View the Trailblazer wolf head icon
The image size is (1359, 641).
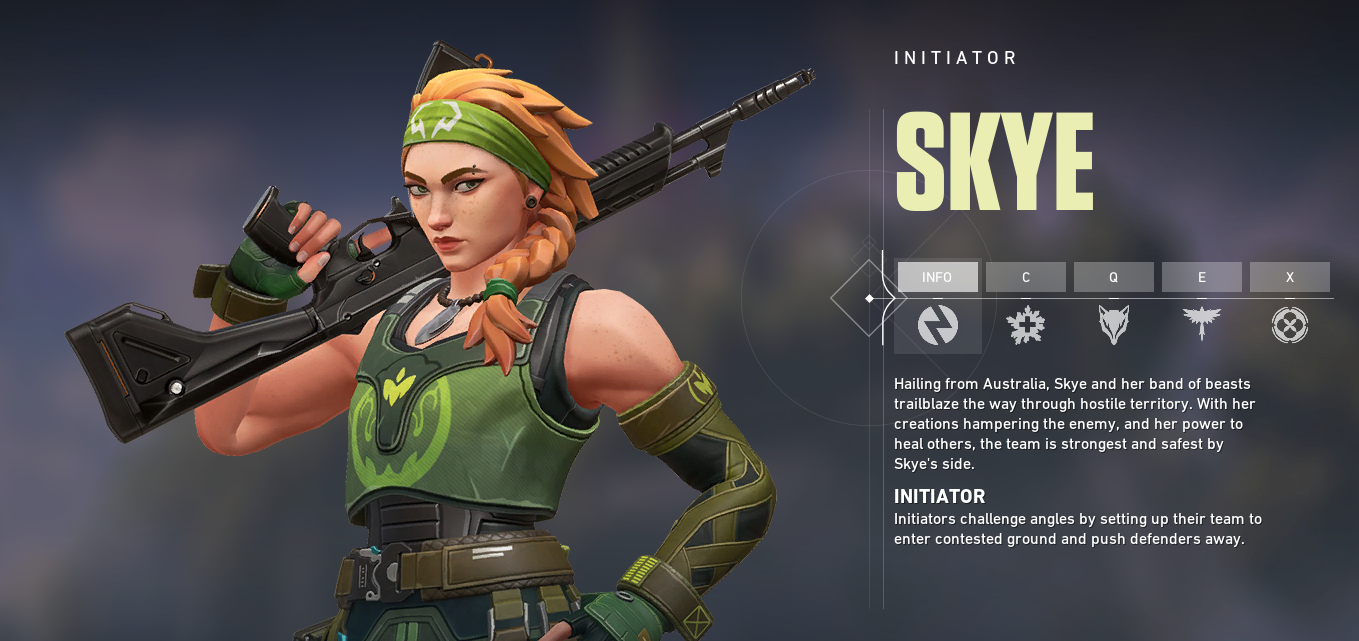point(1113,326)
